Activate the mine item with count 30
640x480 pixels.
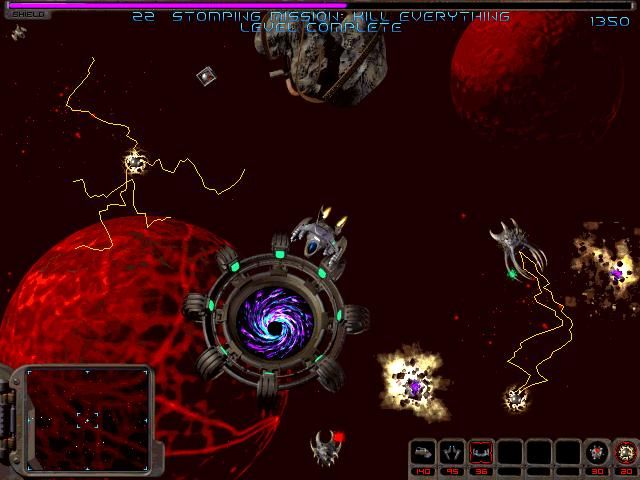(597, 453)
